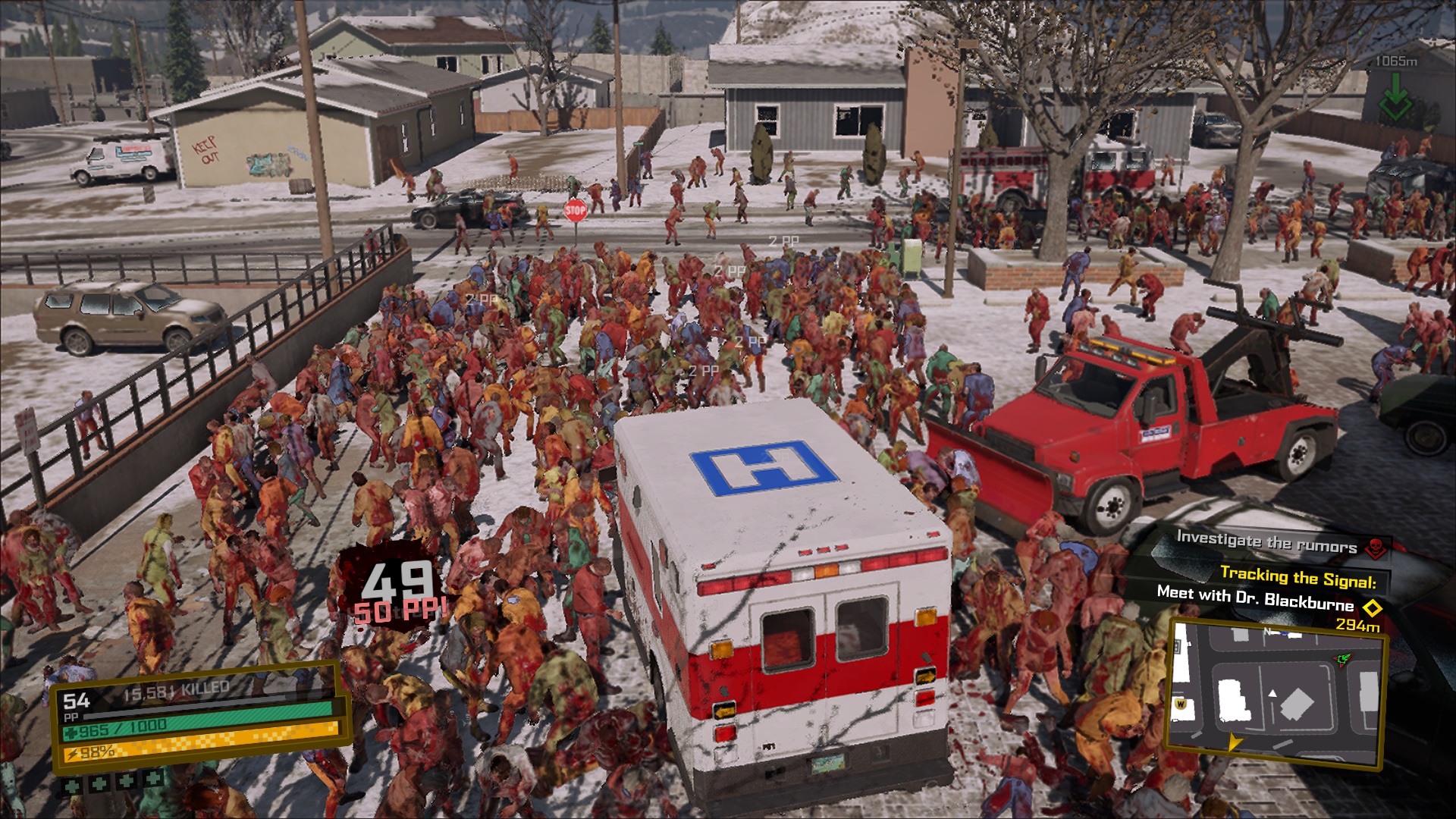Click the yellow diamond objective marker
This screenshot has width=1456, height=819.
[1372, 607]
